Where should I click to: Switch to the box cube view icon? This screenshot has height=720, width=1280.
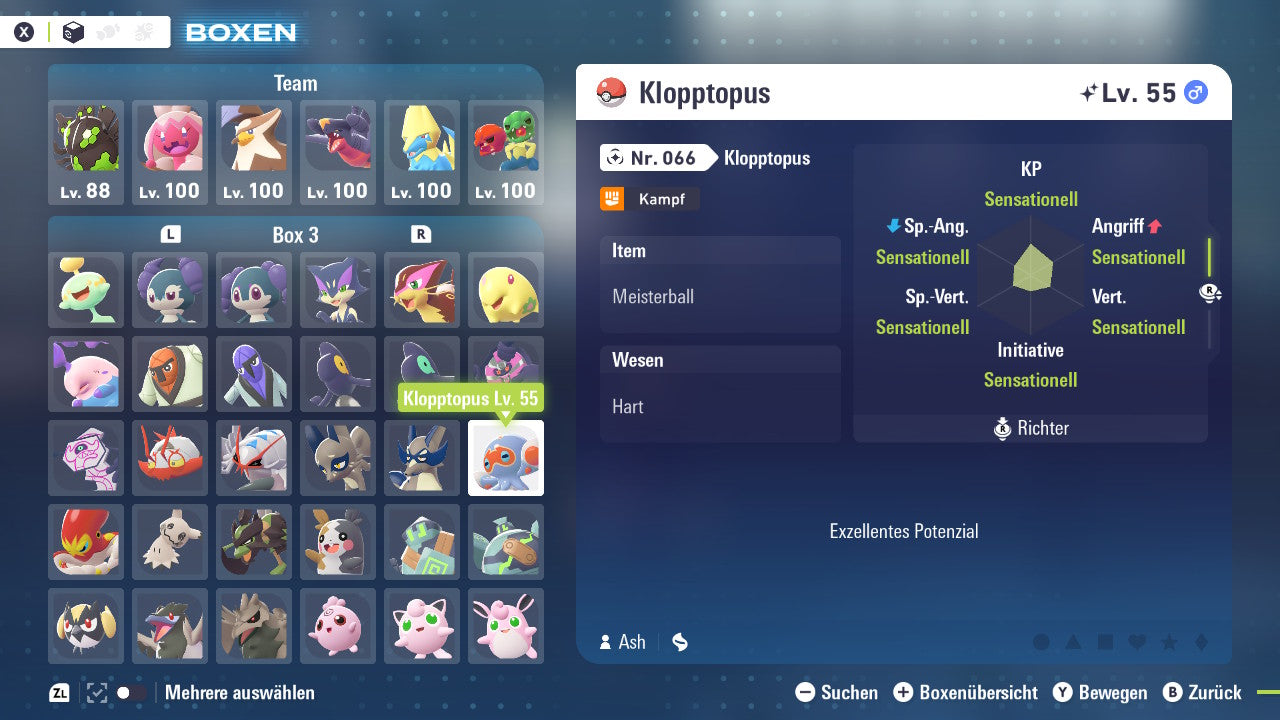(x=74, y=32)
